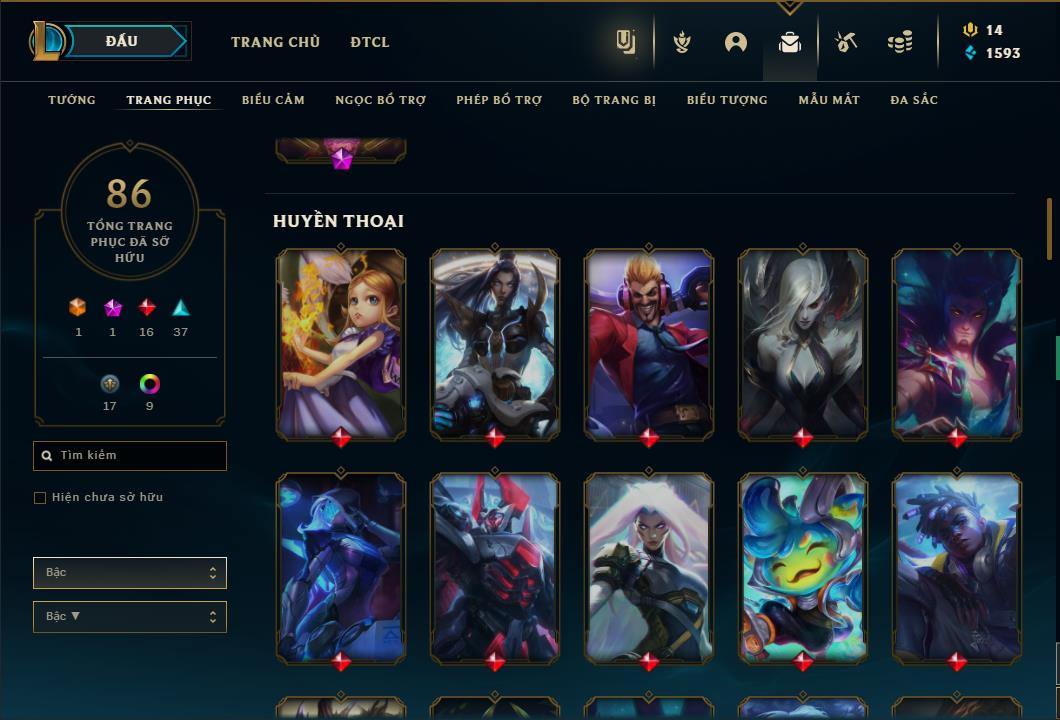The image size is (1060, 720).
Task: Switch to the ĐA SẮC tab
Action: pyautogui.click(x=914, y=100)
